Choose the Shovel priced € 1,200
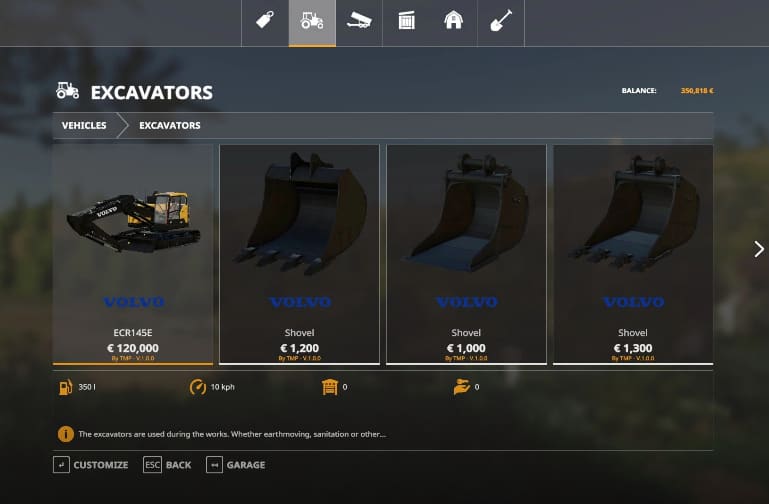This screenshot has height=504, width=769. (x=299, y=254)
